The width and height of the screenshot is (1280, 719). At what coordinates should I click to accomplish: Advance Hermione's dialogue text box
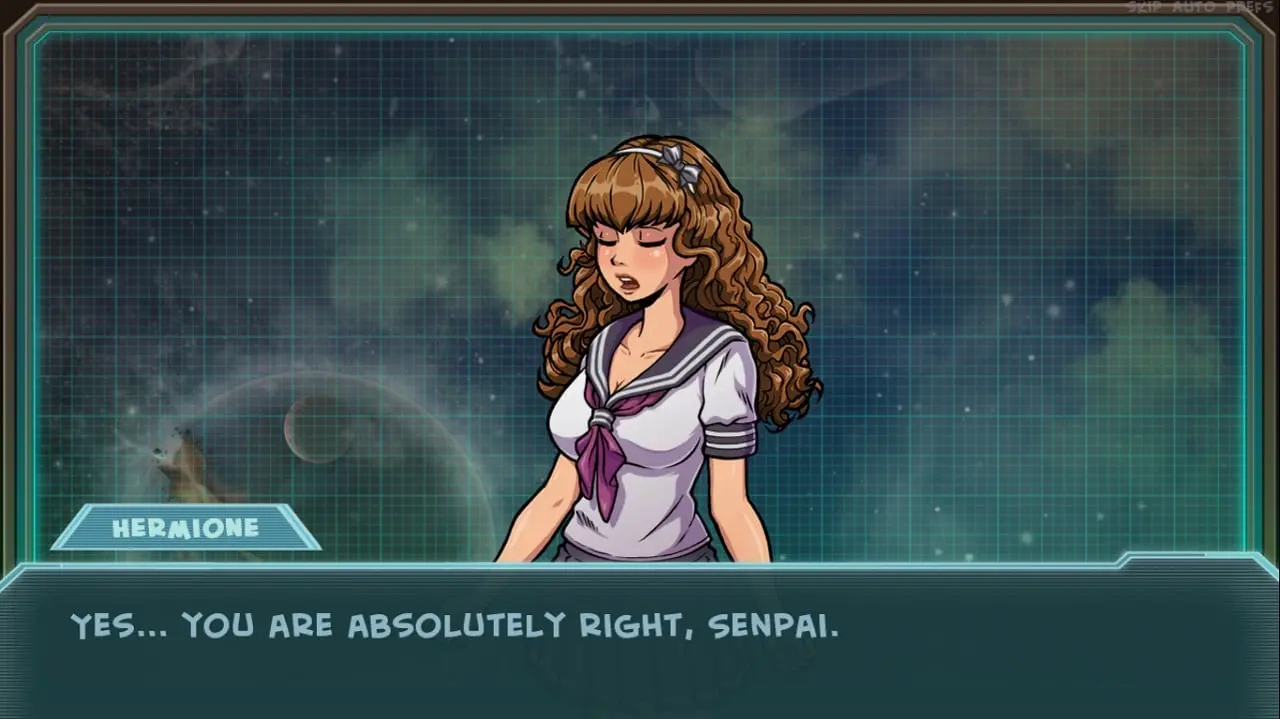click(x=640, y=640)
